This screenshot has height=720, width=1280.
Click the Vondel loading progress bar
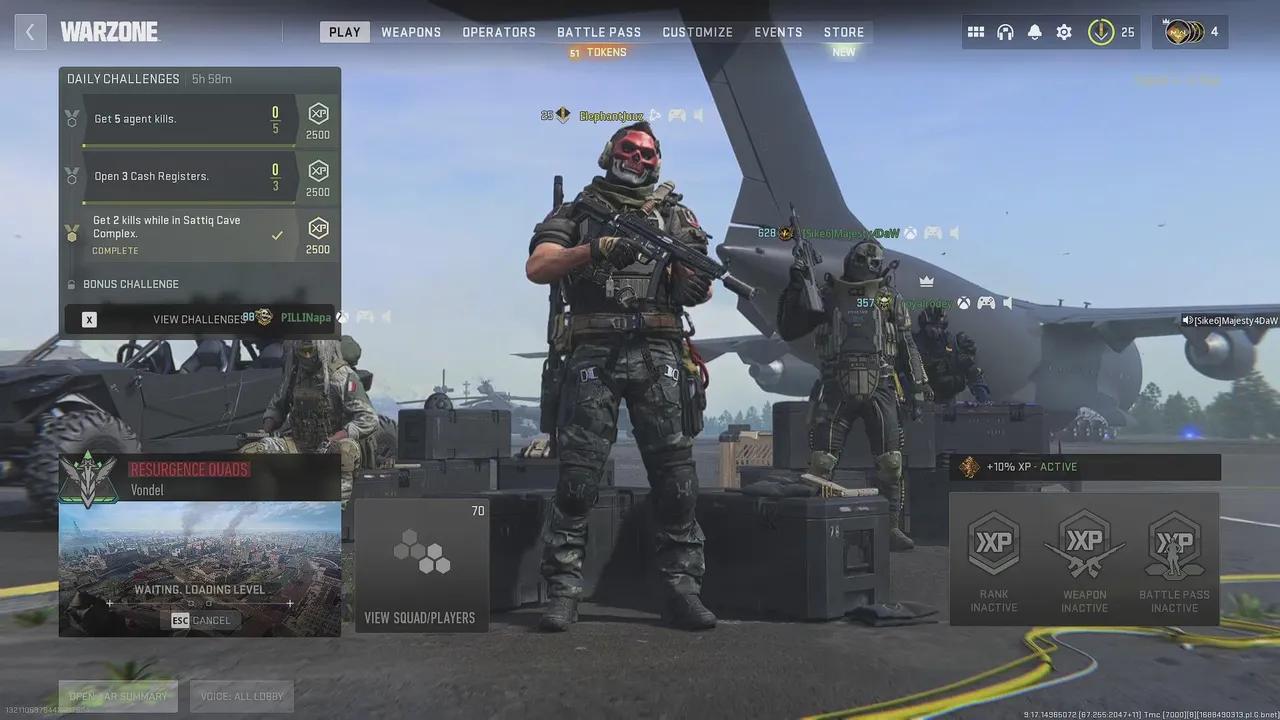pos(199,603)
